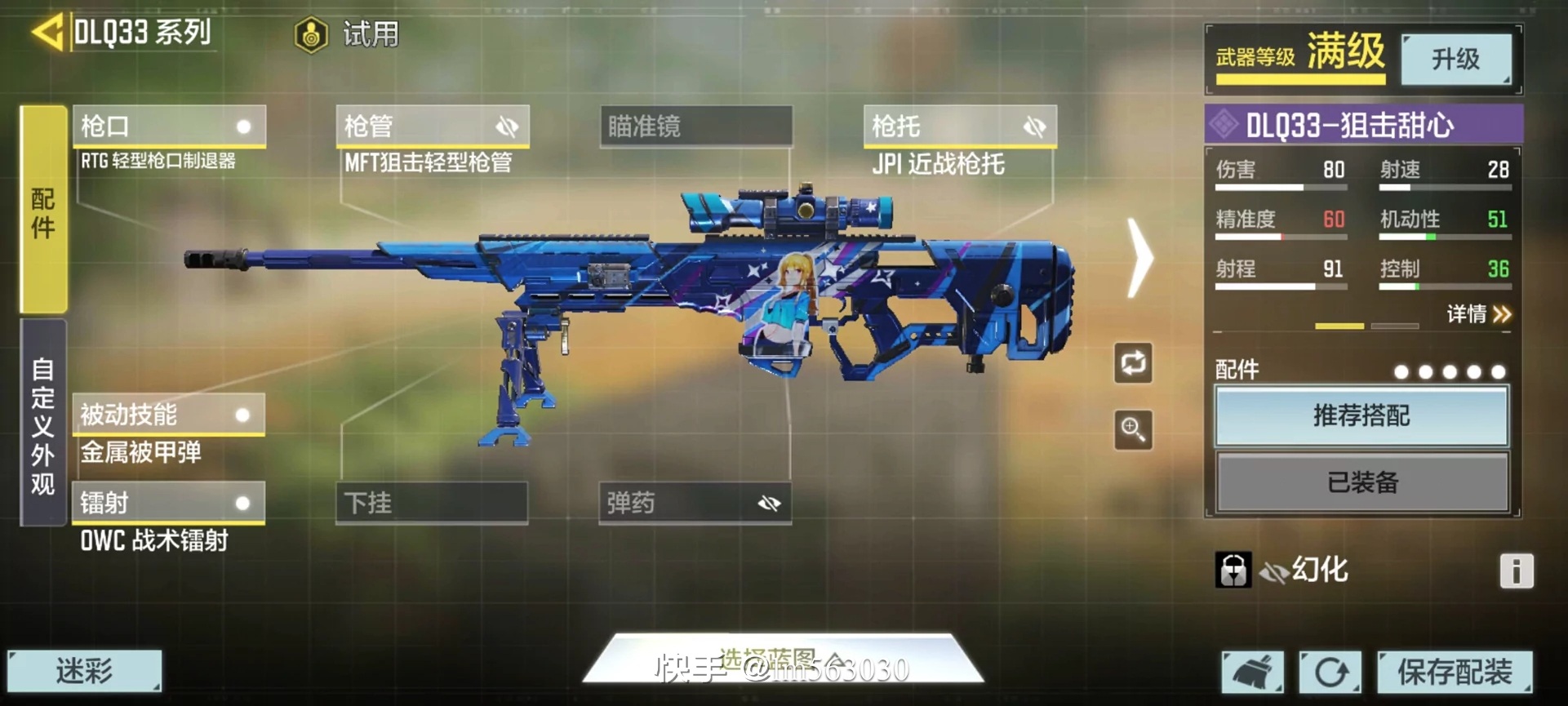1568x706 pixels.
Task: Switch to the 自定义外观 custom appearance tab
Action: click(x=43, y=423)
